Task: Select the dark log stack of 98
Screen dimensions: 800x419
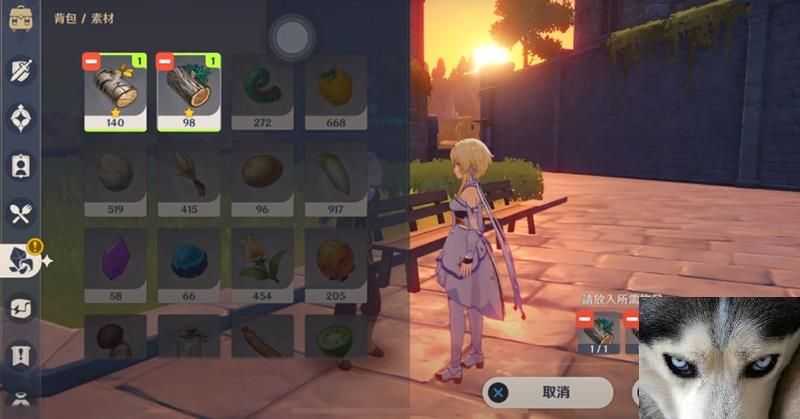Action: point(189,93)
